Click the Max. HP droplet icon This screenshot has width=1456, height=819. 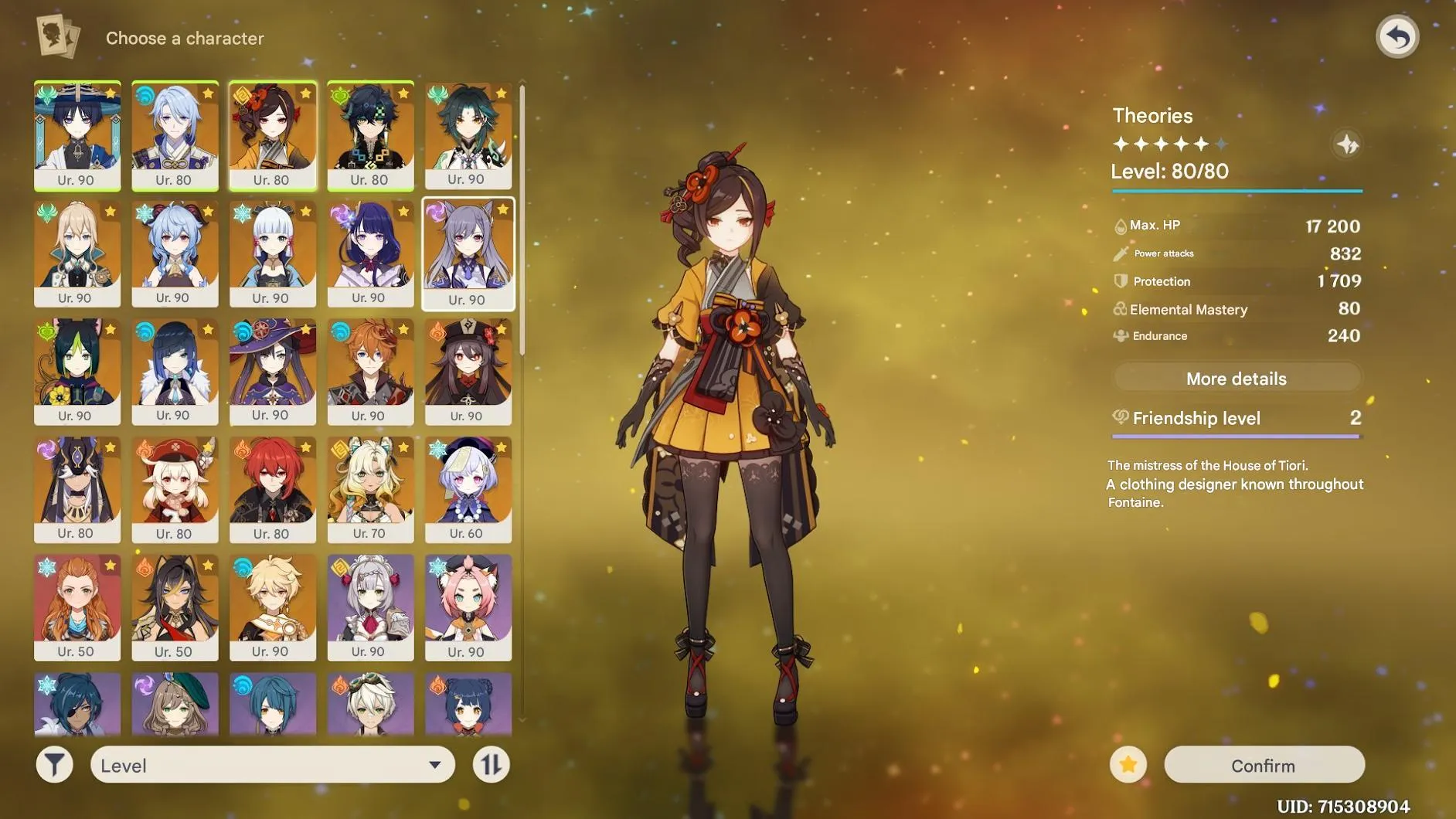[1120, 225]
